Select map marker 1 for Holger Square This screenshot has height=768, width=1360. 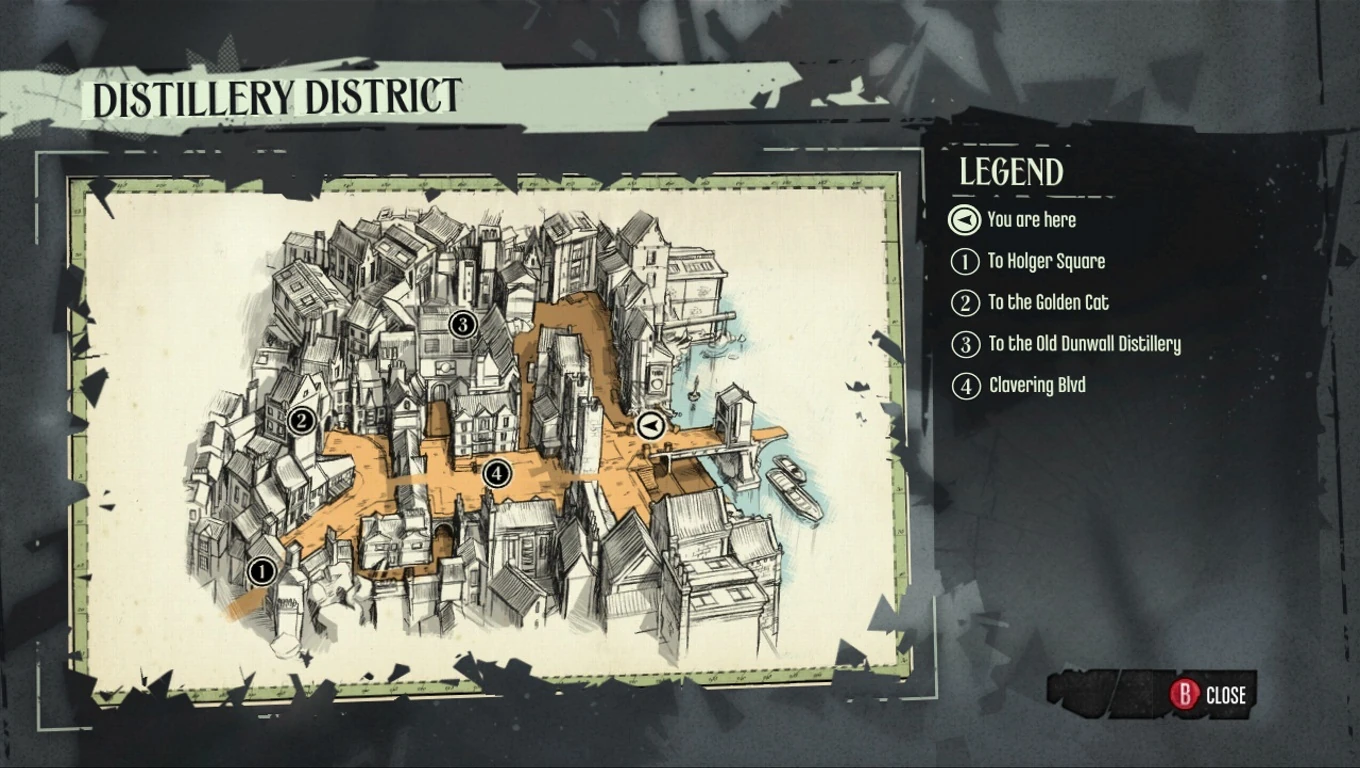pyautogui.click(x=261, y=571)
